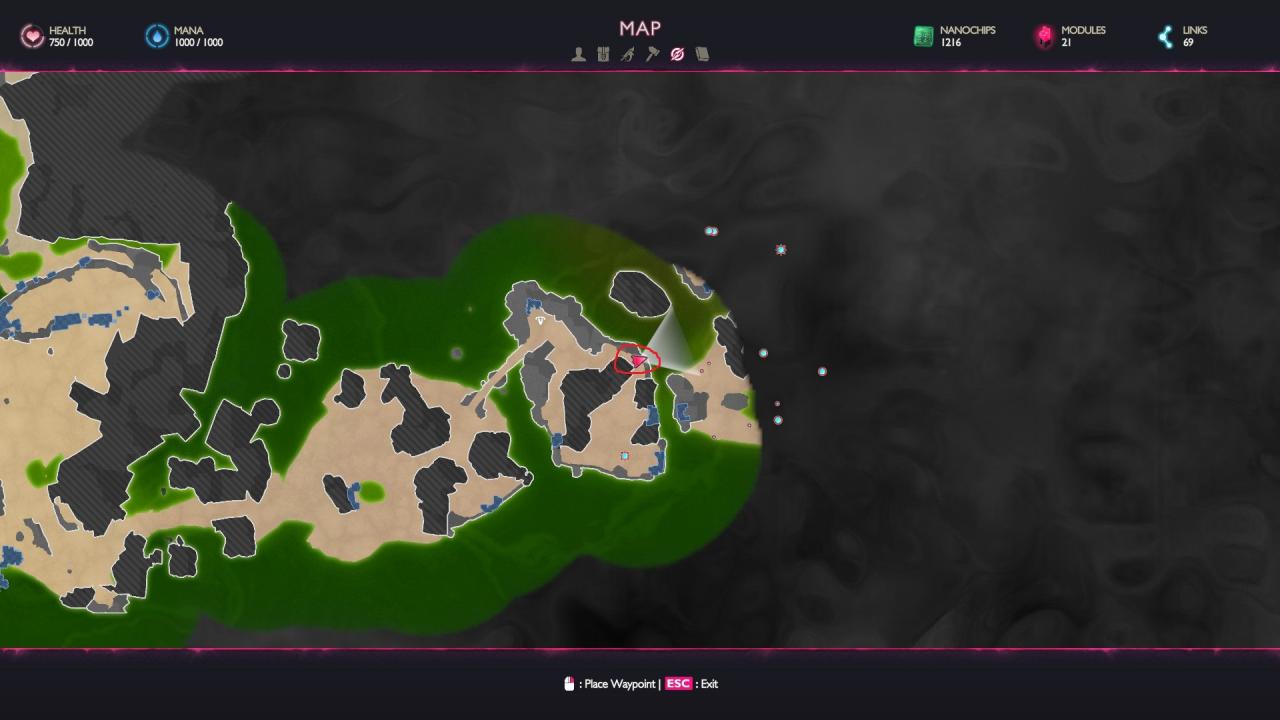Viewport: 1280px width, 720px height.
Task: Open the character profile tab
Action: [x=578, y=55]
